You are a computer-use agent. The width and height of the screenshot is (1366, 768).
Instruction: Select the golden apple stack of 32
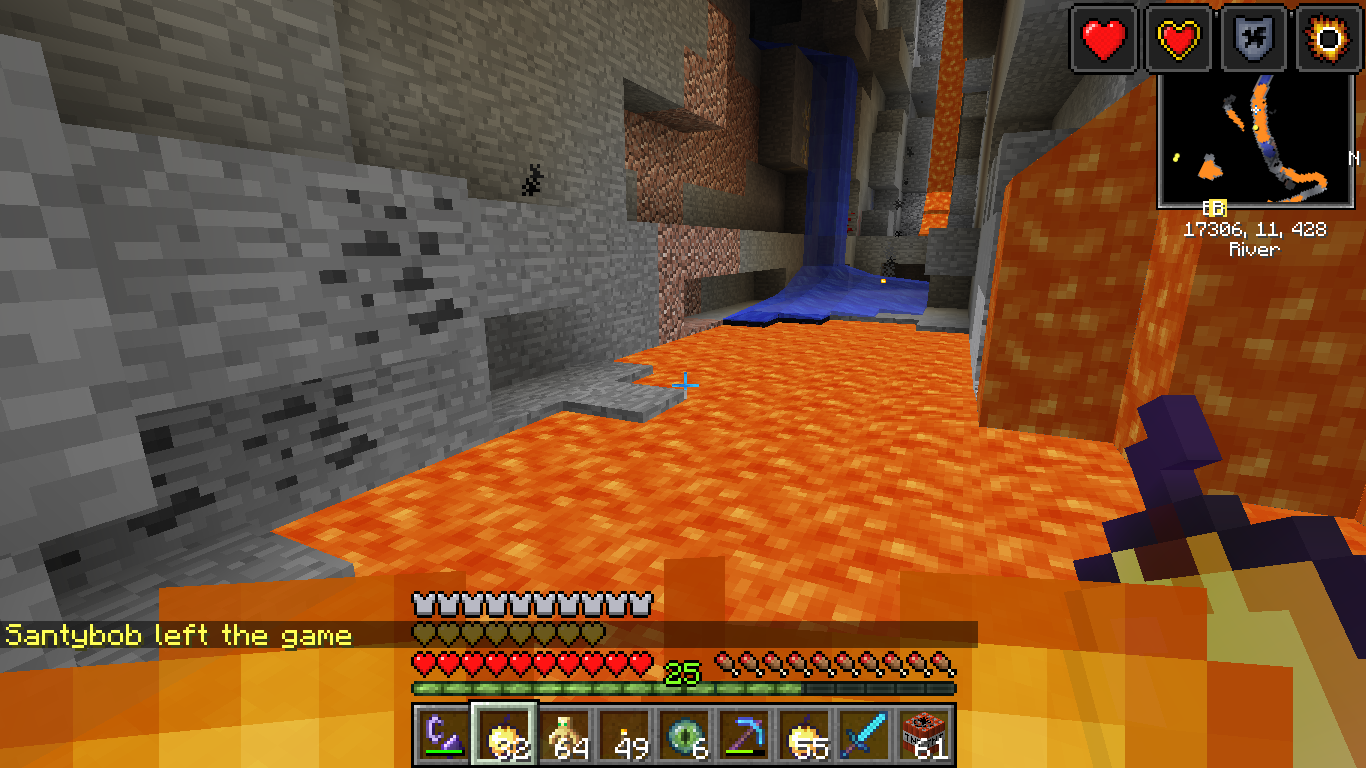pyautogui.click(x=505, y=736)
